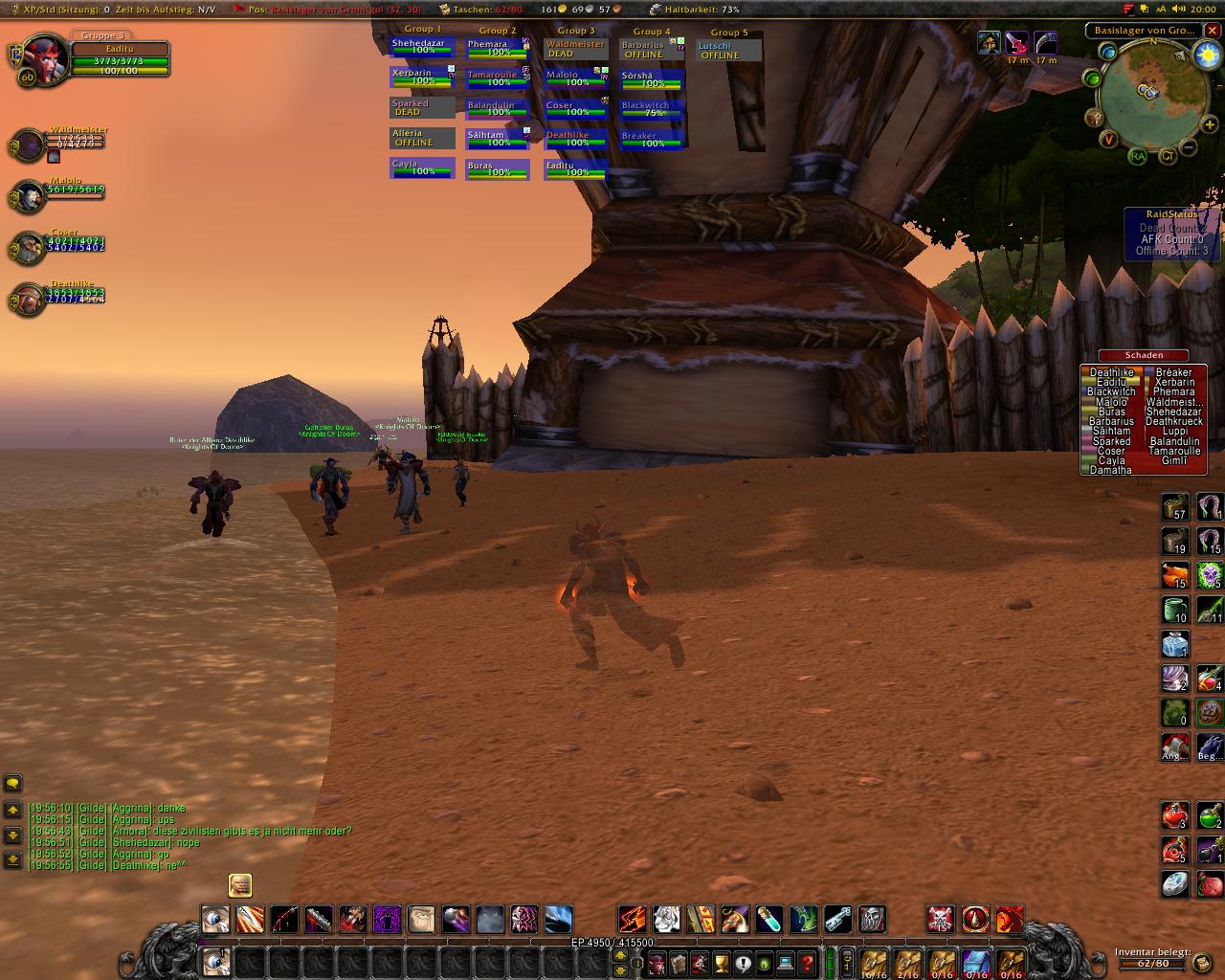Screen dimensions: 1225x980
Task: Open the golden trophy micro-menu button
Action: click(723, 962)
